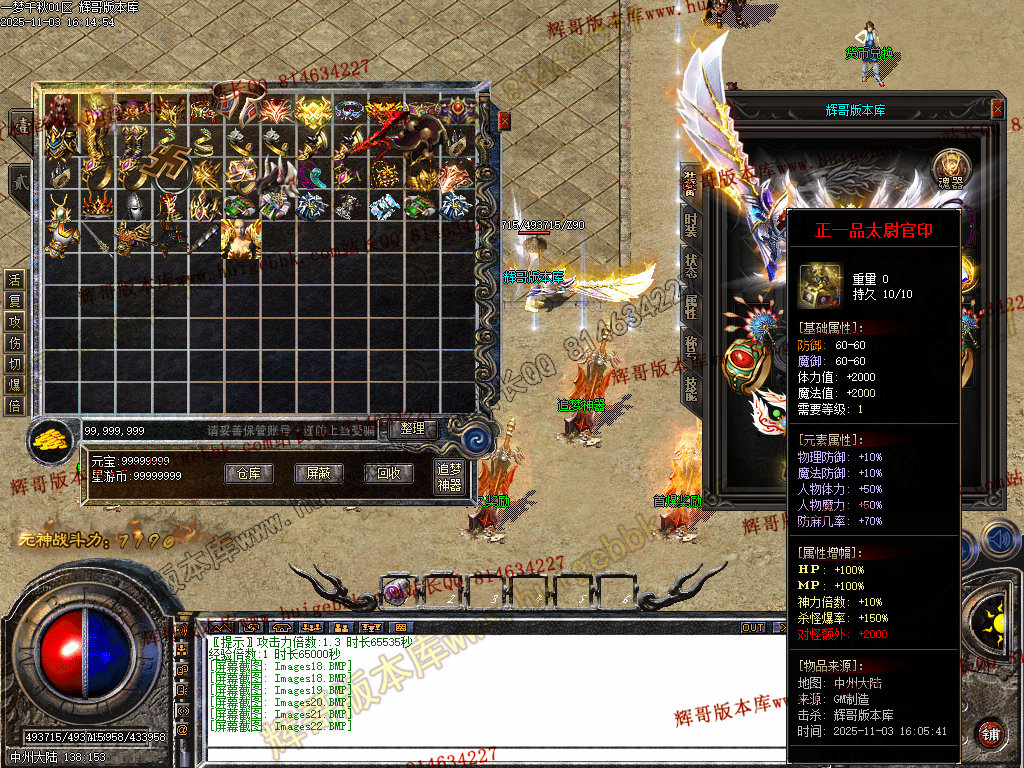Click the gold ingot pile icon
This screenshot has height=768, width=1024.
[x=46, y=441]
